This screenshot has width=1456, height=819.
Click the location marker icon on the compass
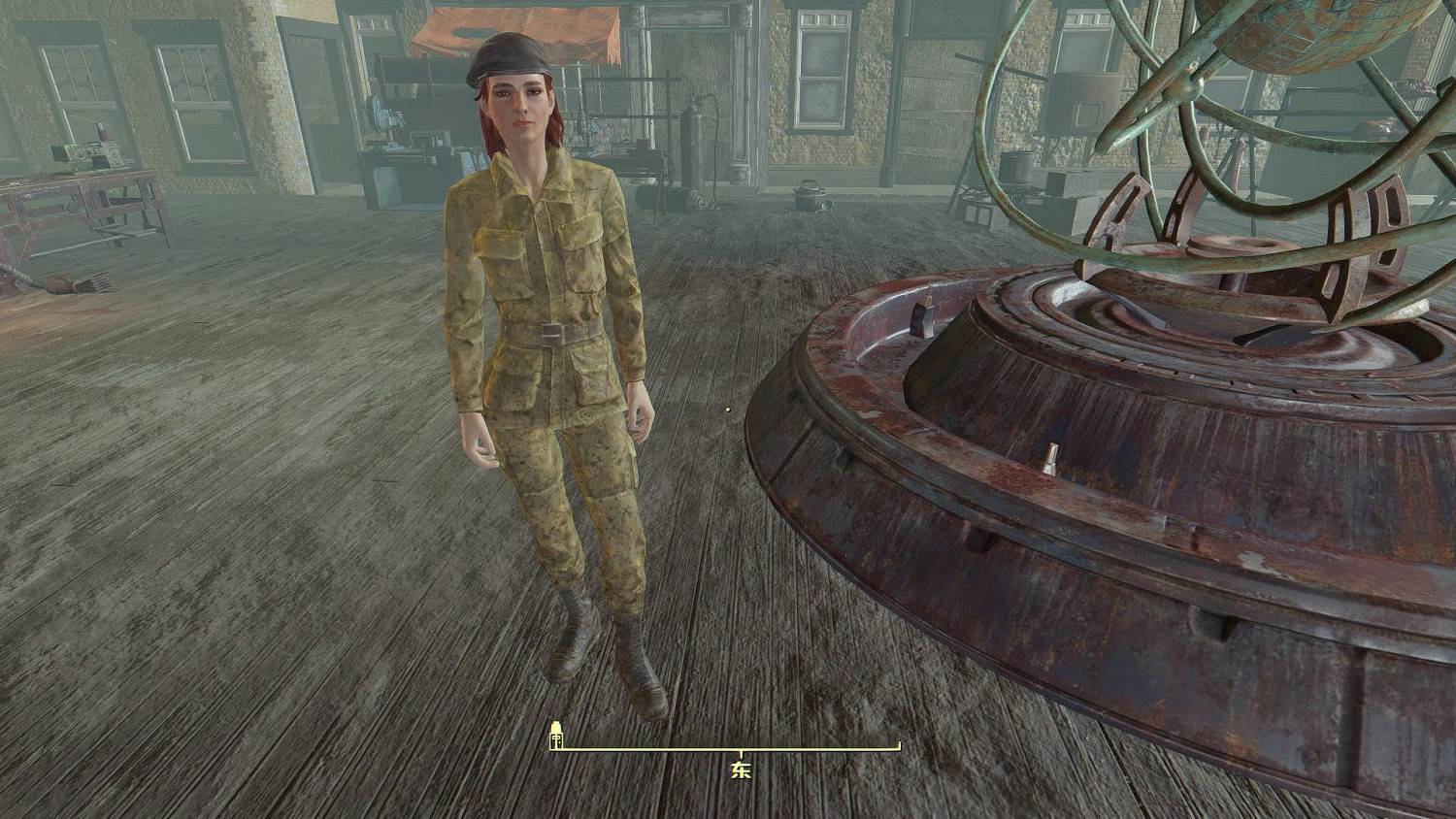(x=557, y=736)
